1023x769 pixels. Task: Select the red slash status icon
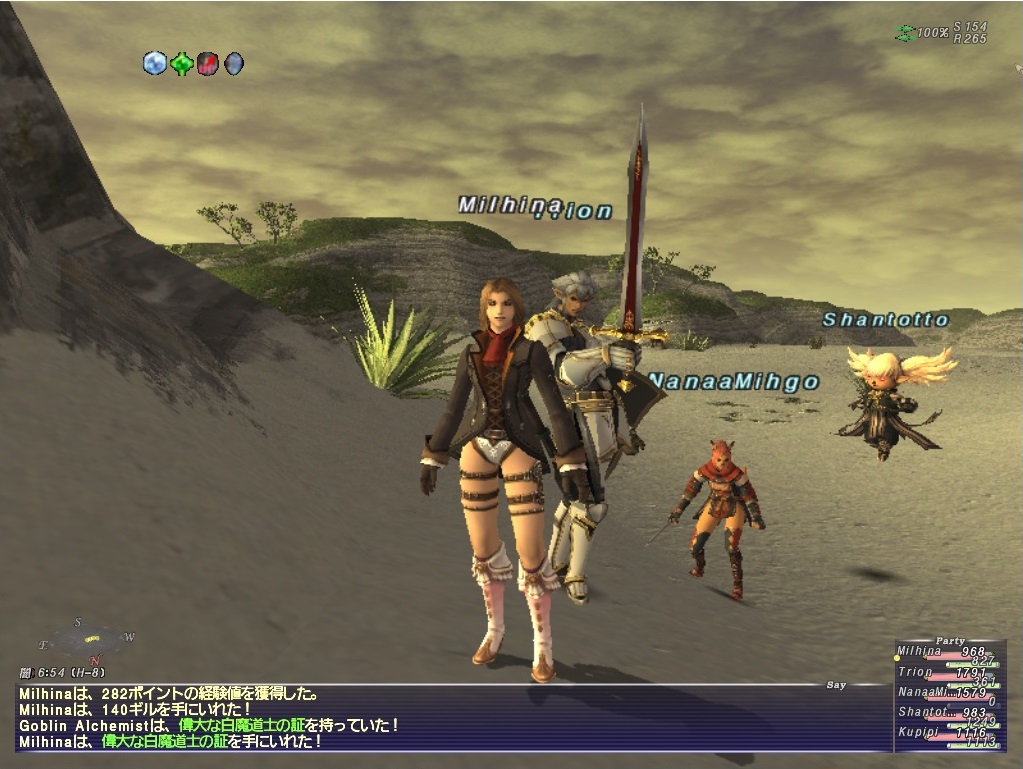207,64
